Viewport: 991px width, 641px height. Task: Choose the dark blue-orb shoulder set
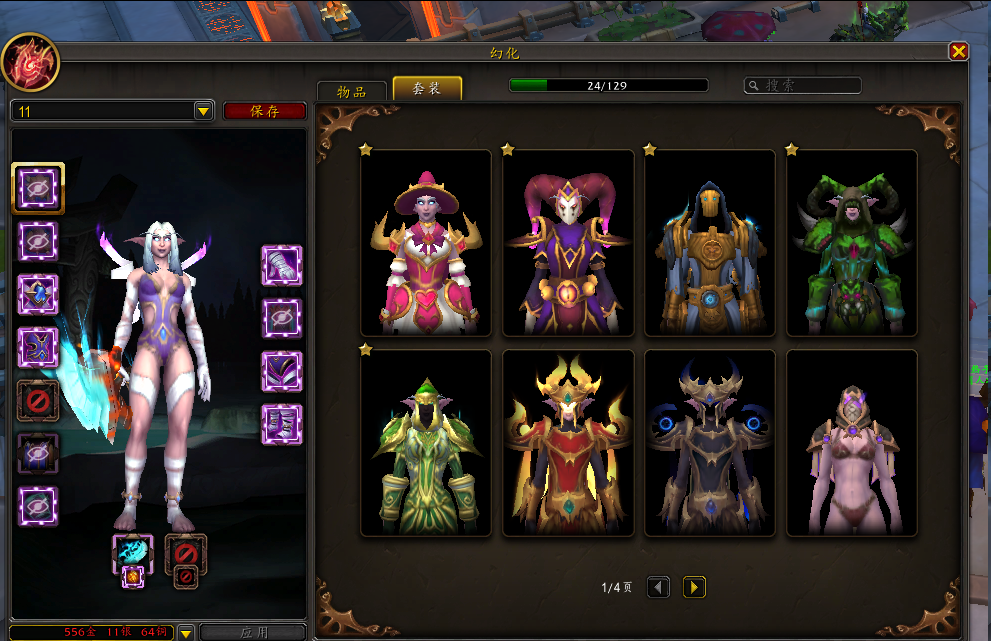point(710,443)
